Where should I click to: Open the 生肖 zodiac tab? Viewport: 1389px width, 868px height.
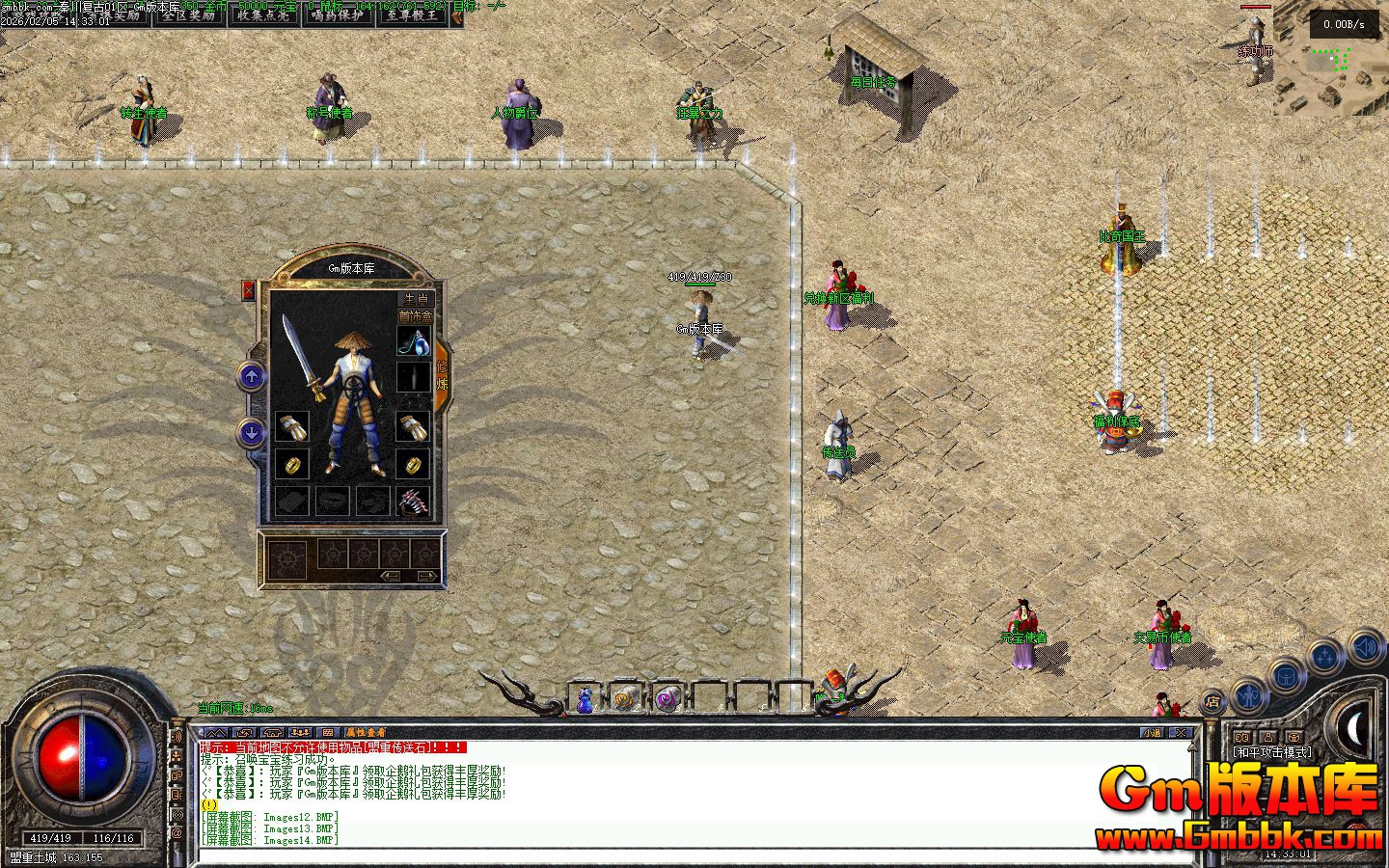pyautogui.click(x=416, y=299)
